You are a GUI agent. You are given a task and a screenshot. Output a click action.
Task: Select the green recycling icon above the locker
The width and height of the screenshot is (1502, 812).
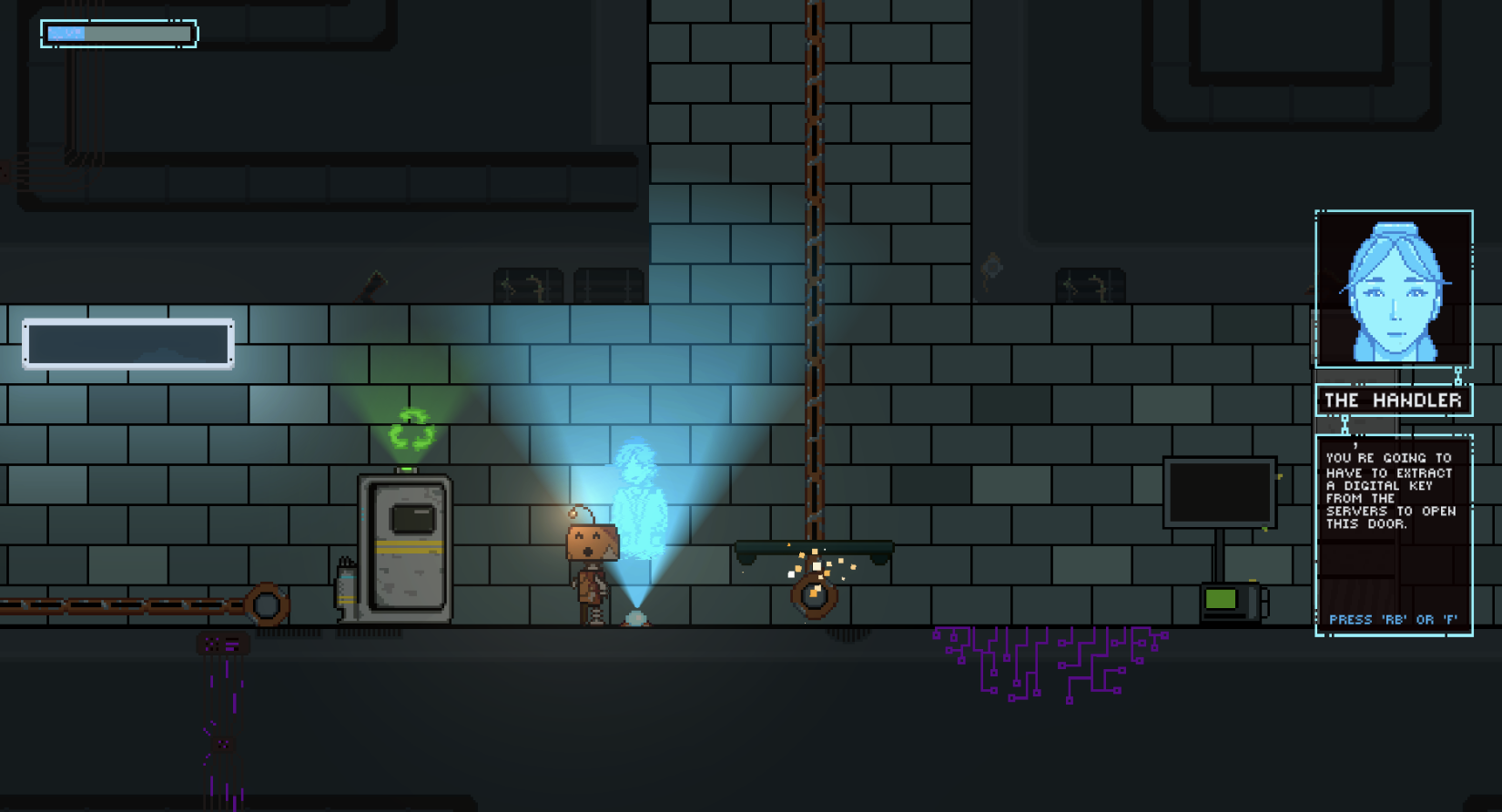(411, 428)
